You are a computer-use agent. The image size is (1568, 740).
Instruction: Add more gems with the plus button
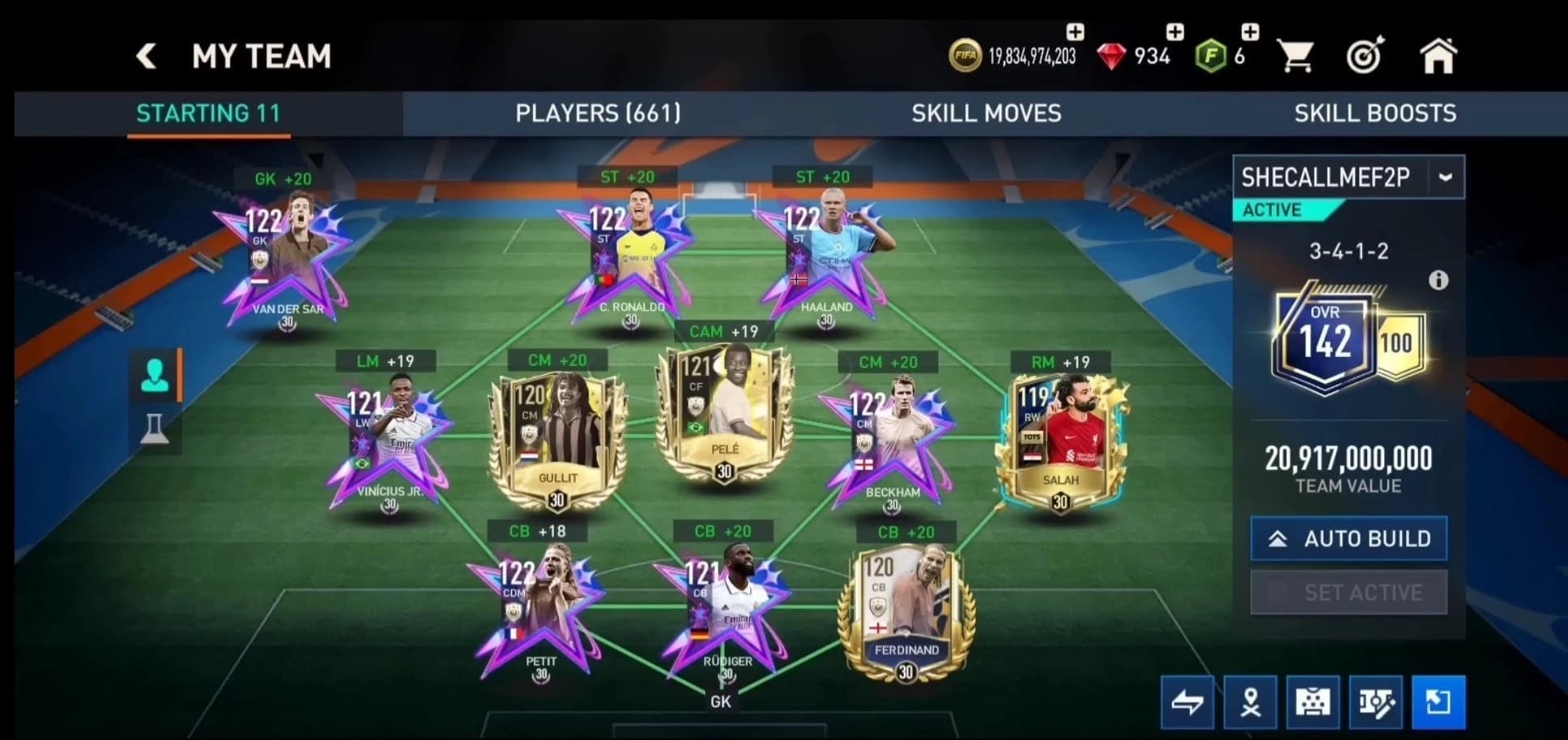pyautogui.click(x=1174, y=32)
